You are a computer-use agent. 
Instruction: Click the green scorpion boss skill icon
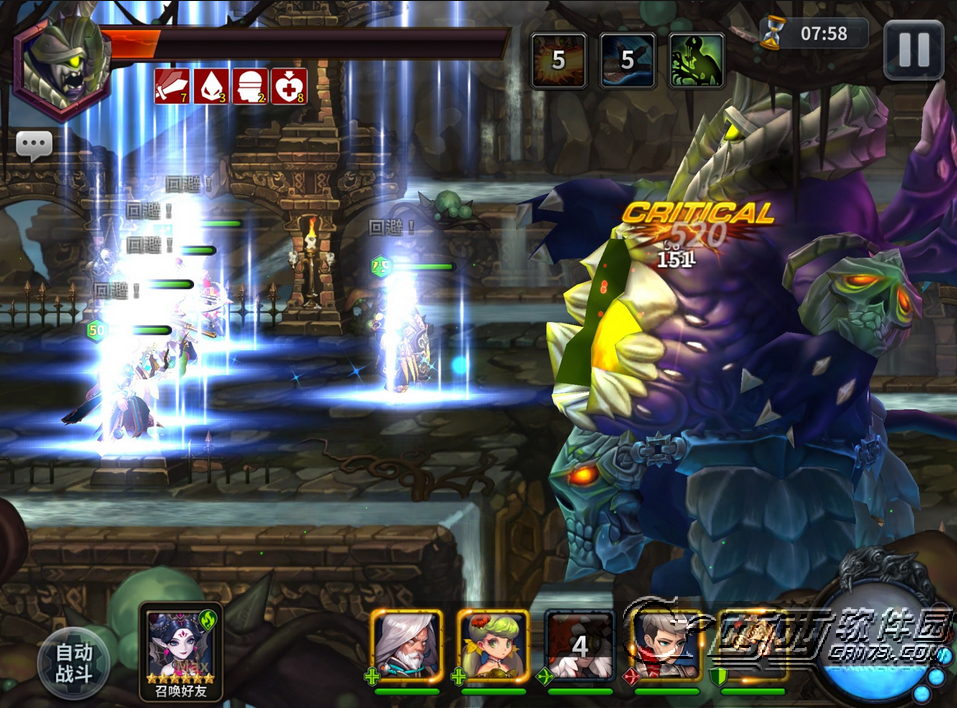pyautogui.click(x=697, y=61)
